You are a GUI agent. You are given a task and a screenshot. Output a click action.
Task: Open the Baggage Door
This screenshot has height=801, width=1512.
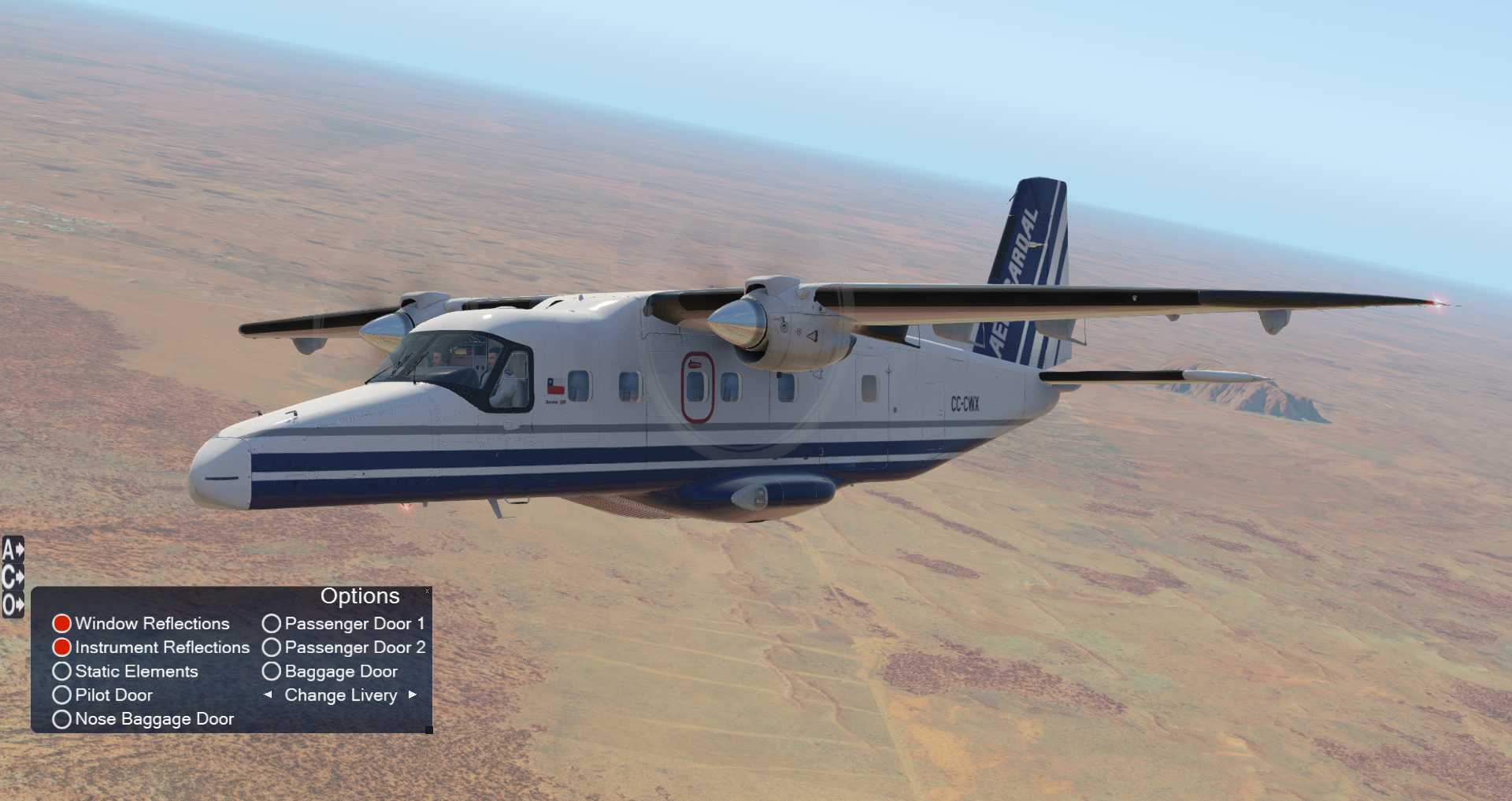272,672
